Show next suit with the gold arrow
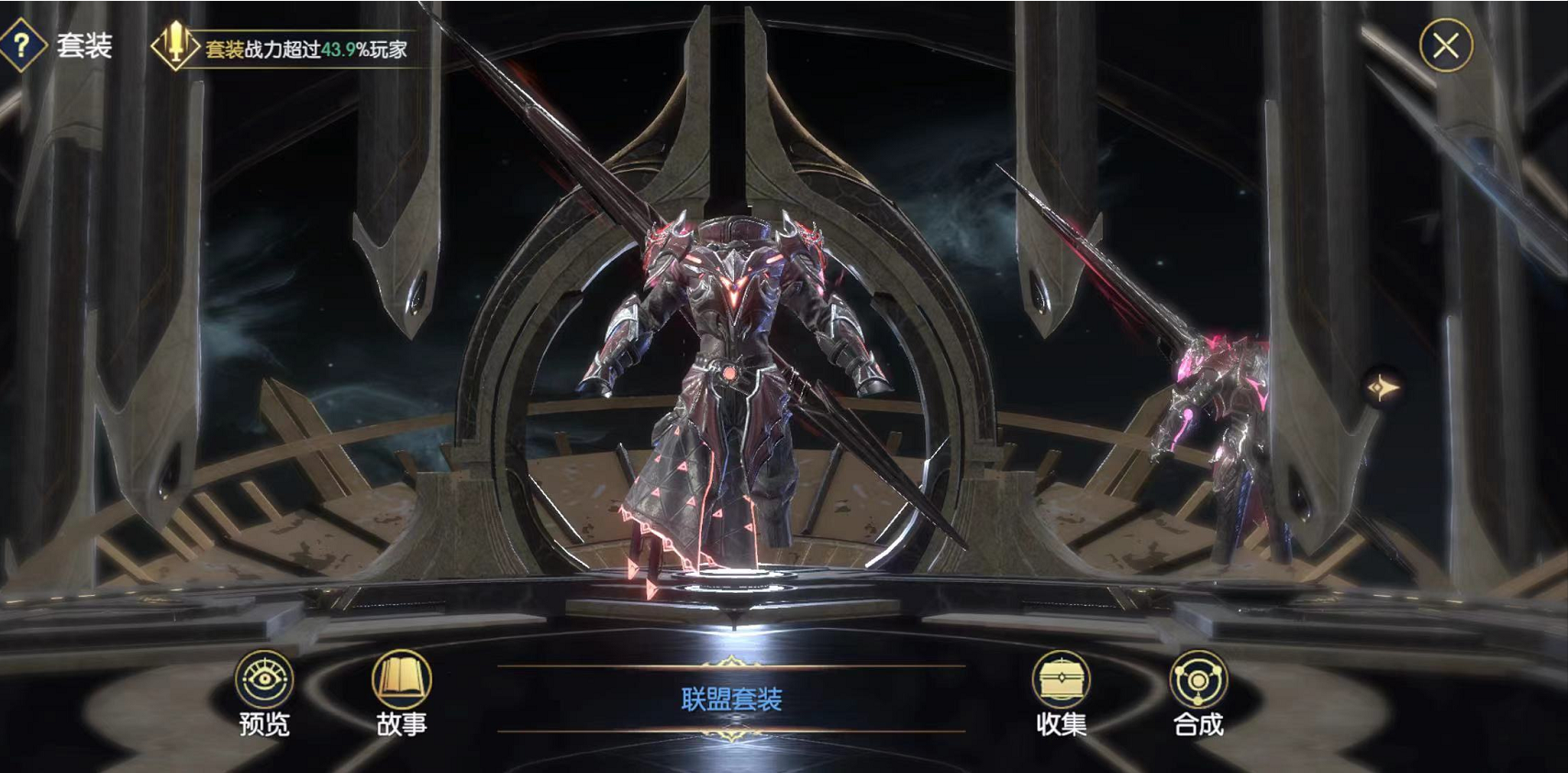This screenshot has width=1568, height=773. (1382, 388)
